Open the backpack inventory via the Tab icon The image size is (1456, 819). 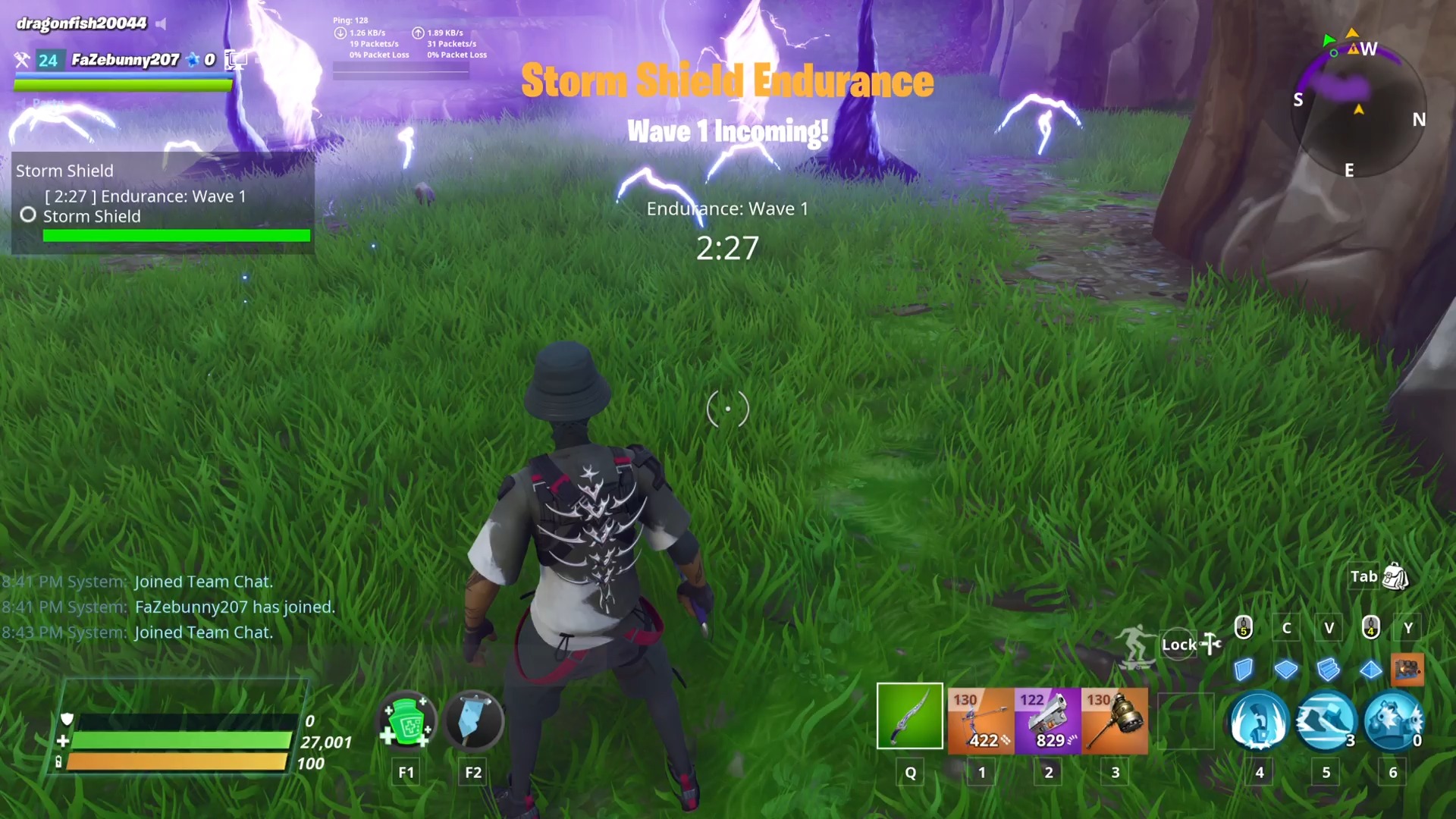[1394, 576]
